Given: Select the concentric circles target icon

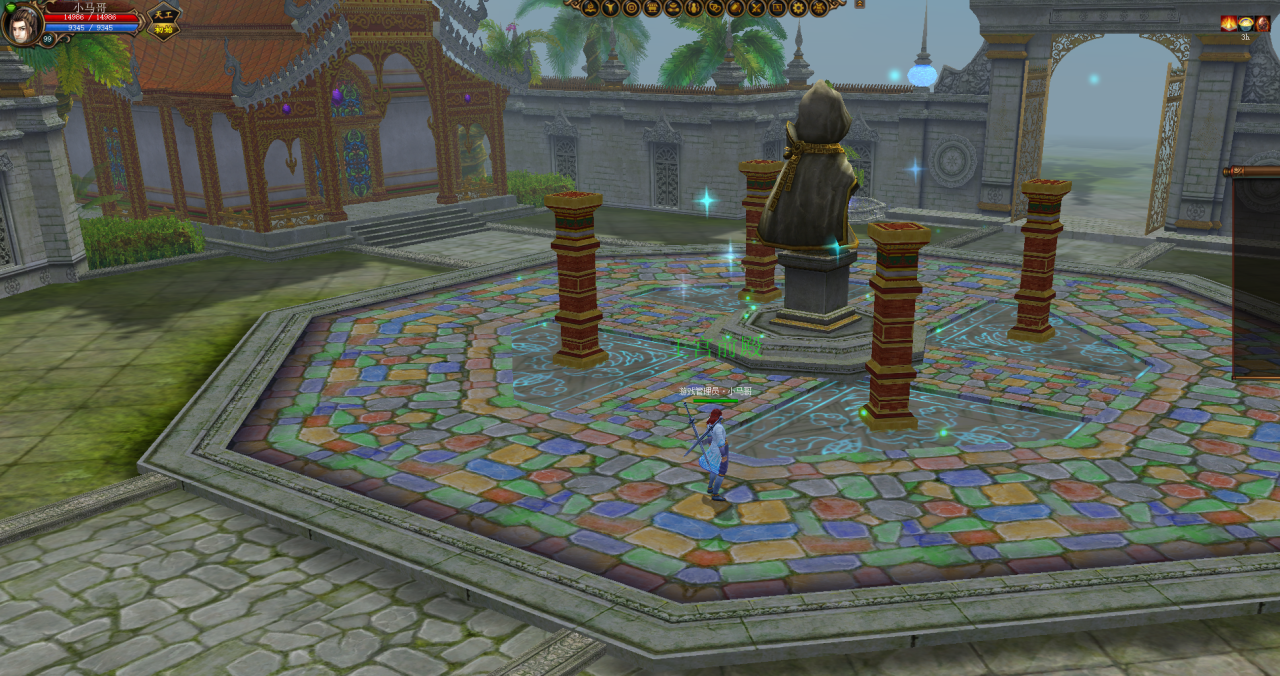Looking at the screenshot, I should tap(631, 8).
